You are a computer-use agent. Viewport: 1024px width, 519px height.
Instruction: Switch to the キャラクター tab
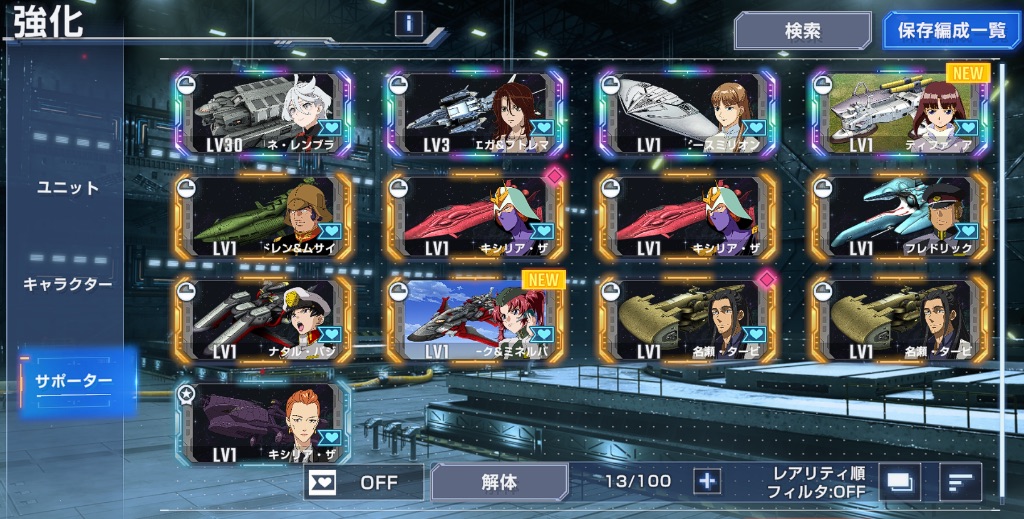pos(68,284)
